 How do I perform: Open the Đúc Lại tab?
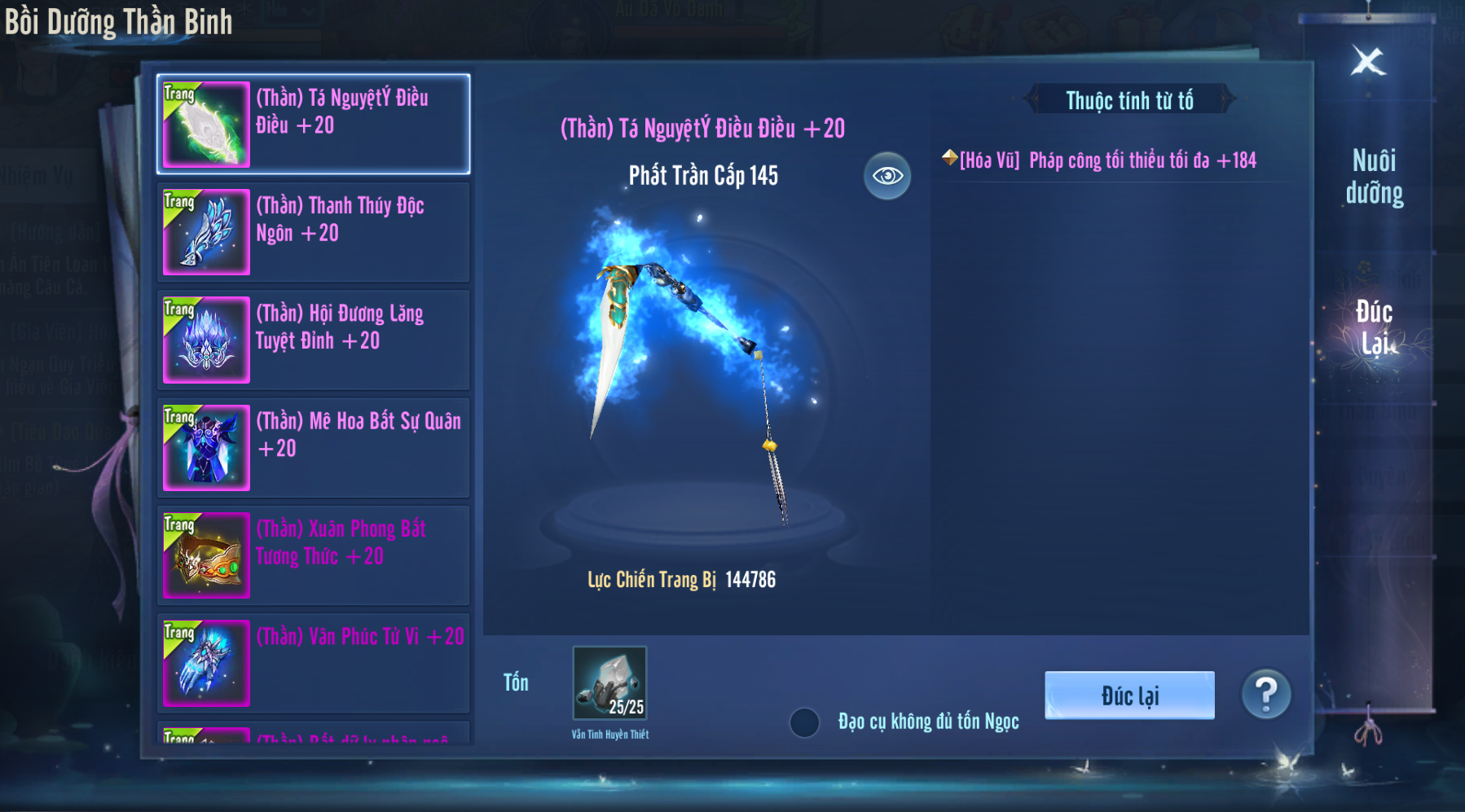tap(1374, 327)
